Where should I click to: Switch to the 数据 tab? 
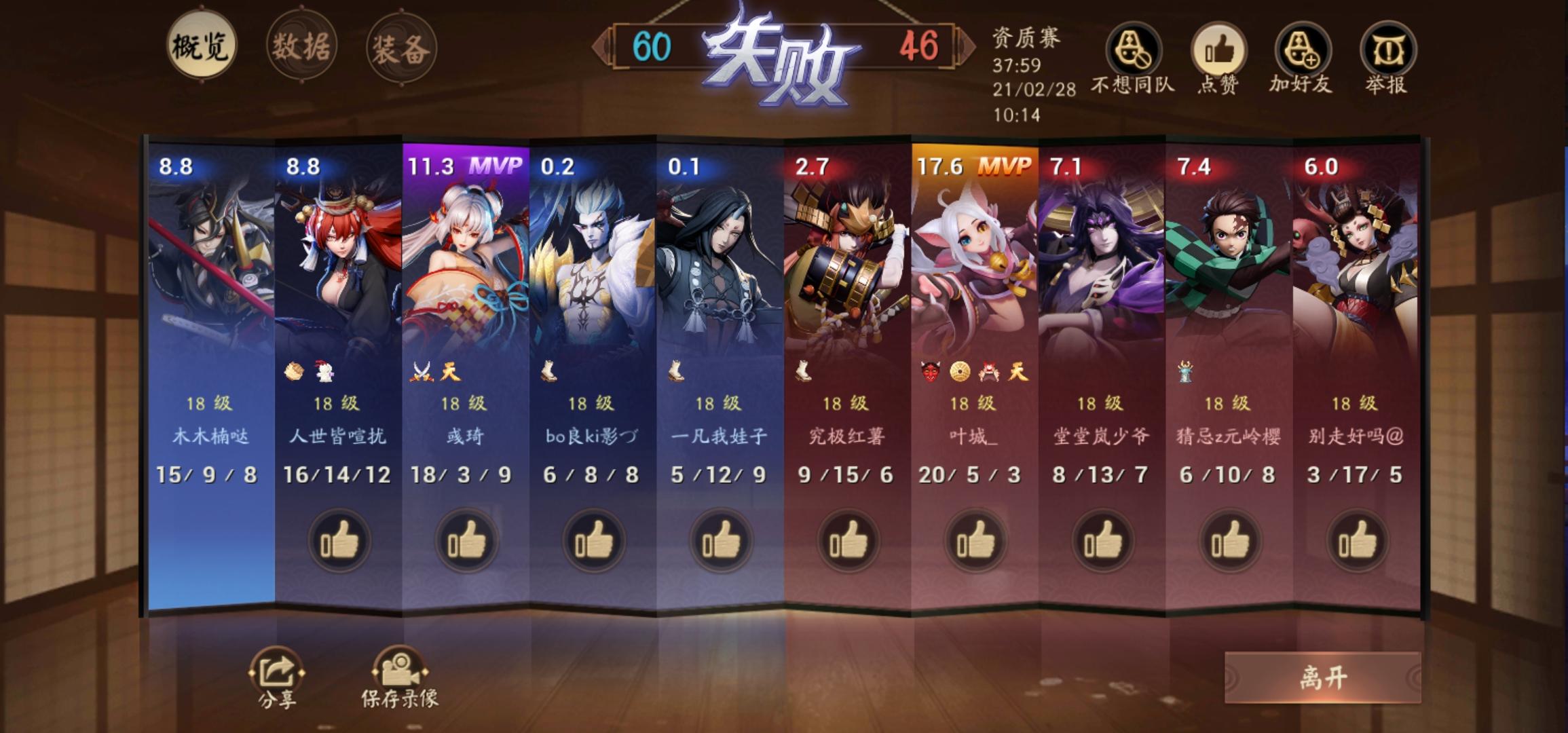coord(301,44)
